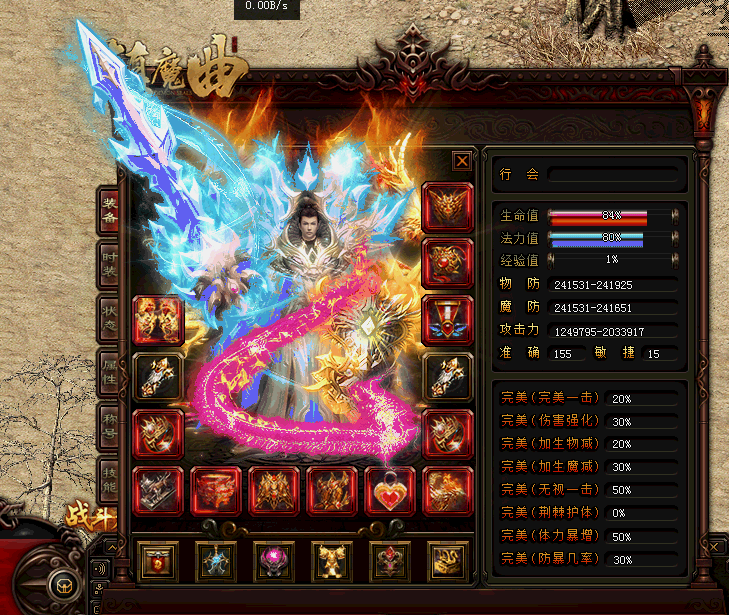The image size is (729, 615).
Task: Open the cube icon button
Action: click(x=64, y=585)
